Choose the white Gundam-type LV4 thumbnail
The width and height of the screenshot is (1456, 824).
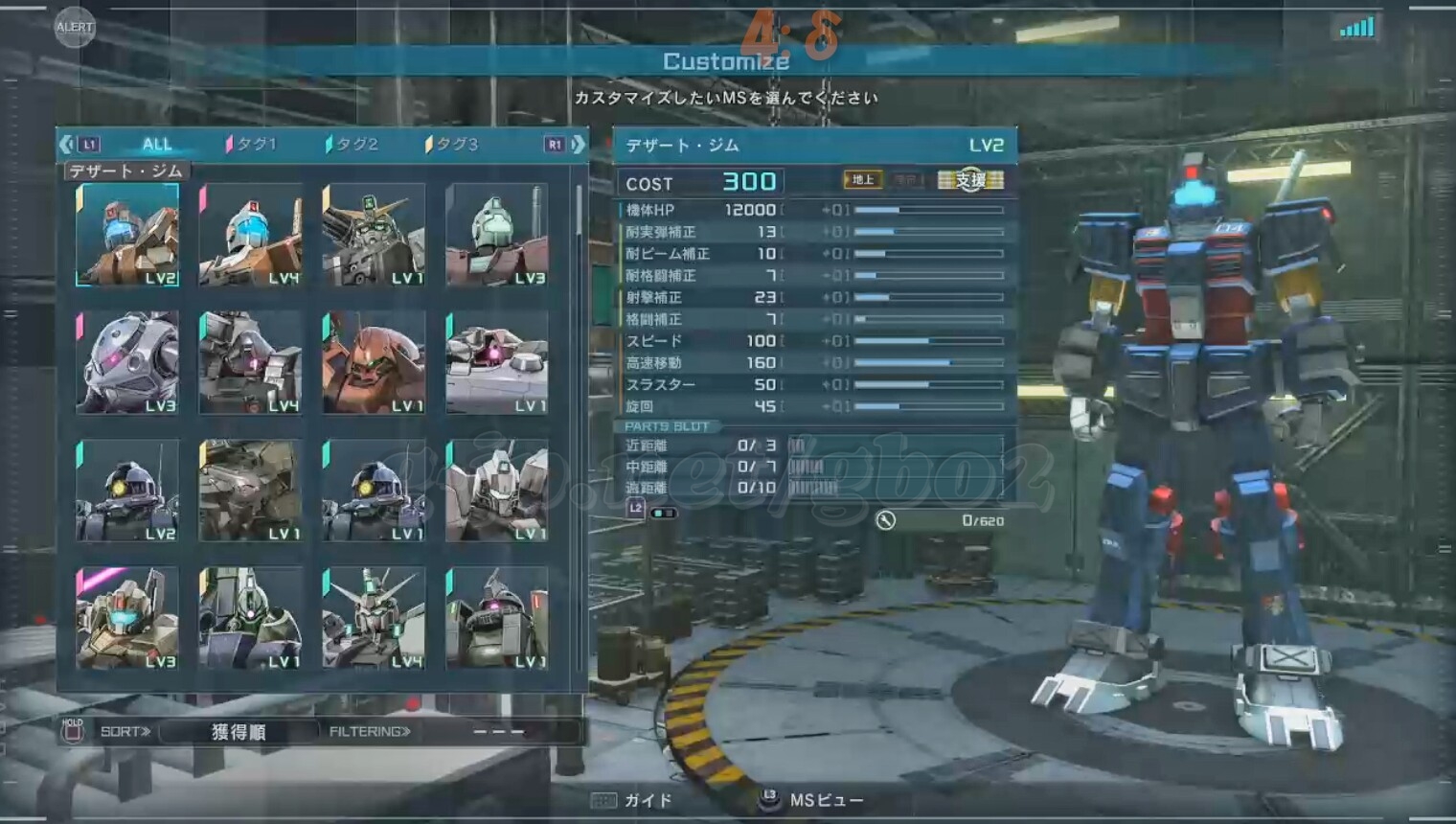pos(374,618)
